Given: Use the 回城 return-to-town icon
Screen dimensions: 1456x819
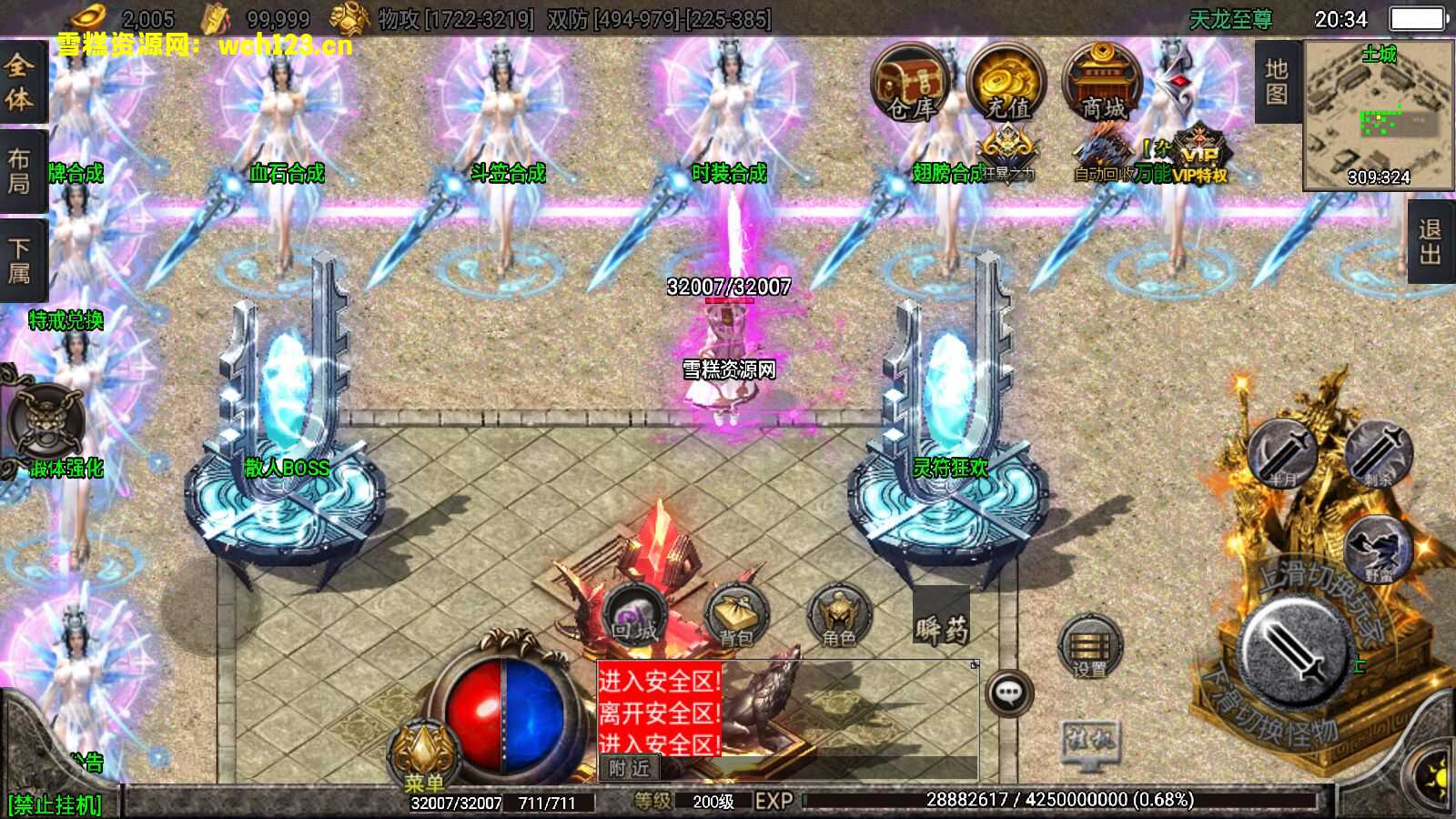Looking at the screenshot, I should (634, 615).
